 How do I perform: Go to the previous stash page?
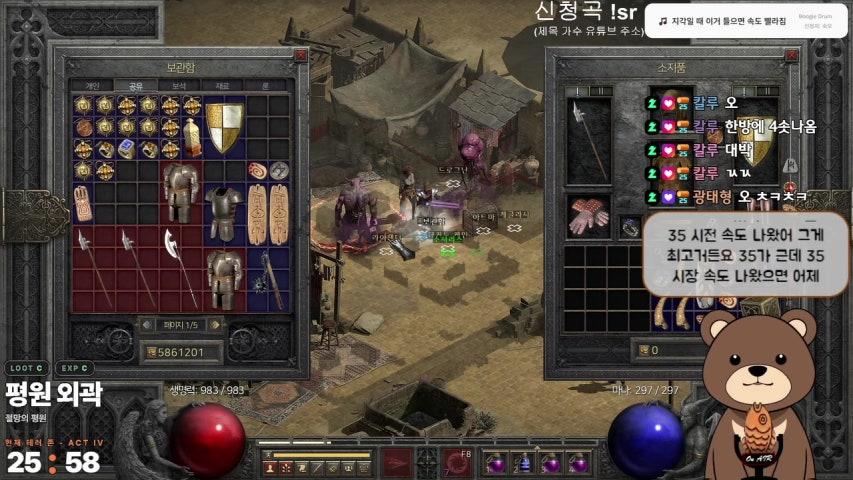146,324
